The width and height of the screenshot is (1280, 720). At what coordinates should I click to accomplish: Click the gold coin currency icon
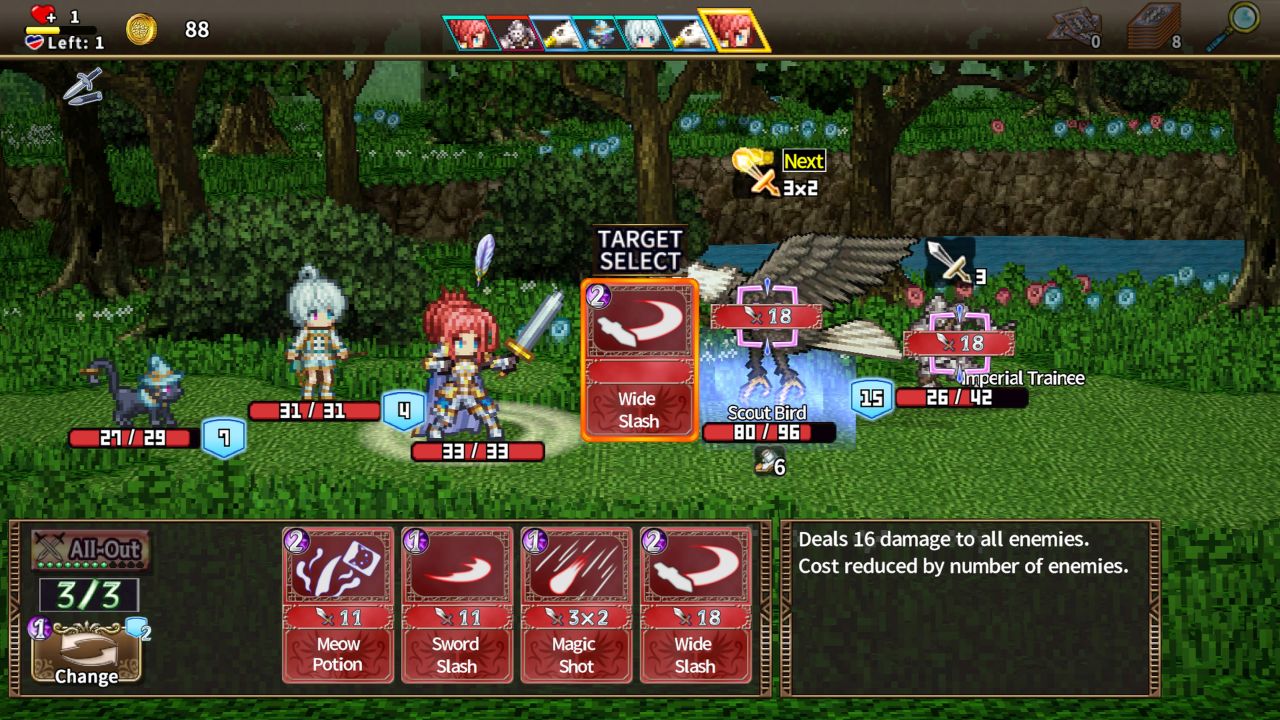pyautogui.click(x=140, y=29)
